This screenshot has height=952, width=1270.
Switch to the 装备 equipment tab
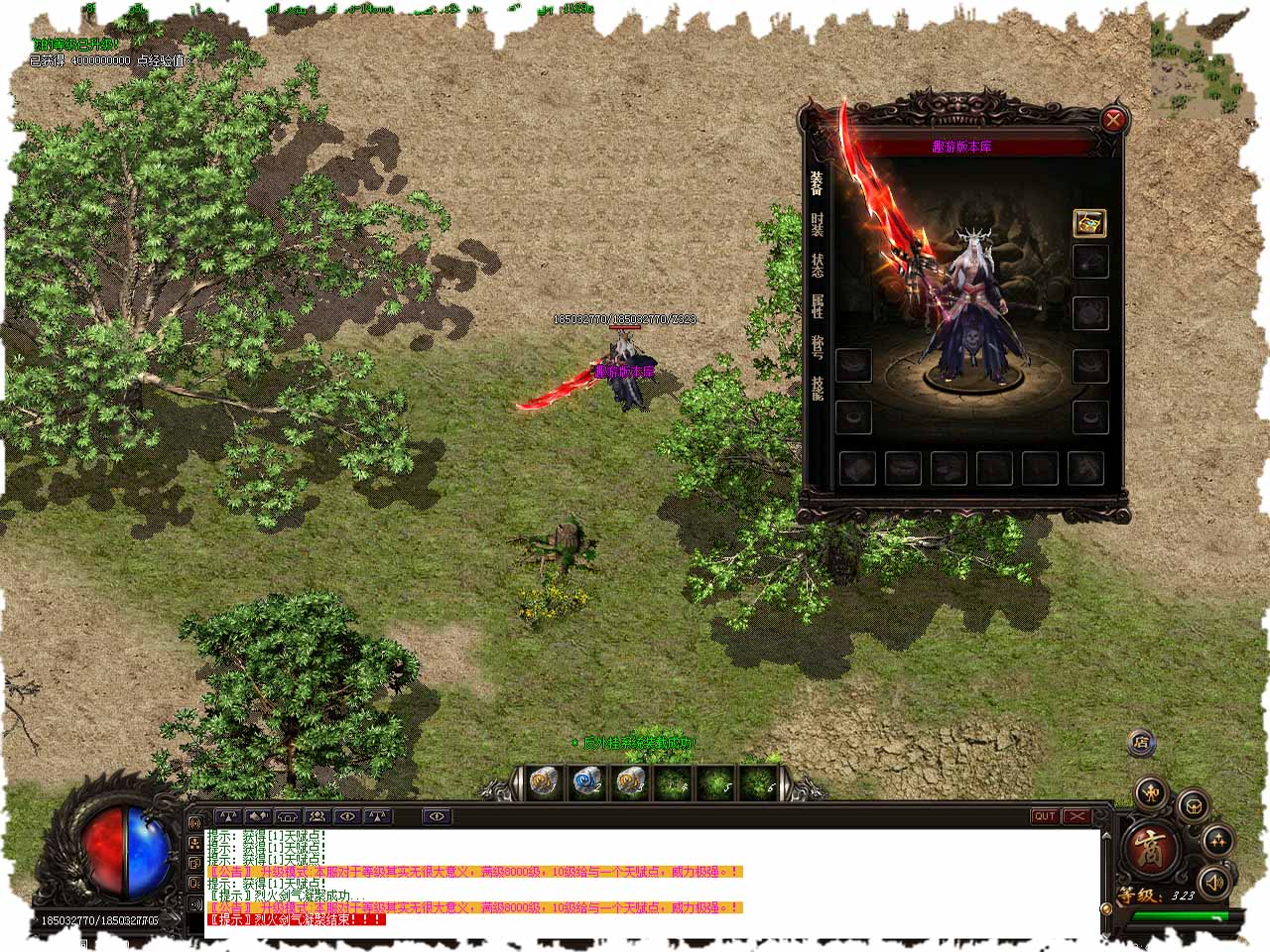pos(817,182)
